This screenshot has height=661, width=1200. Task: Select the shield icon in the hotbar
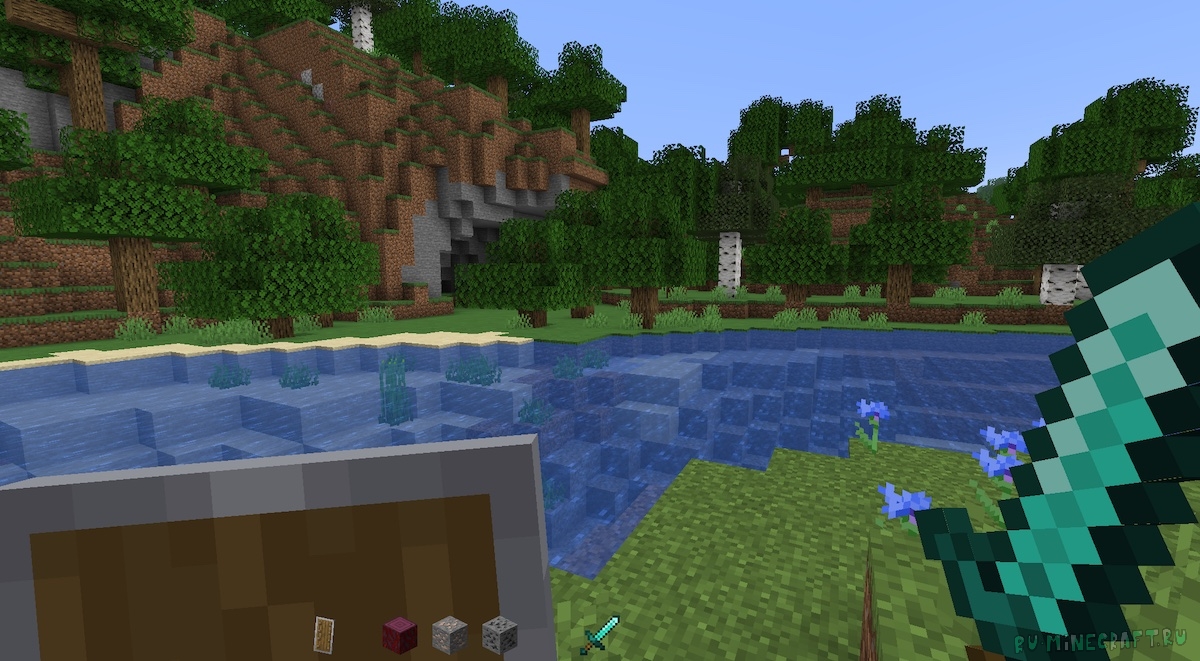pyautogui.click(x=323, y=634)
